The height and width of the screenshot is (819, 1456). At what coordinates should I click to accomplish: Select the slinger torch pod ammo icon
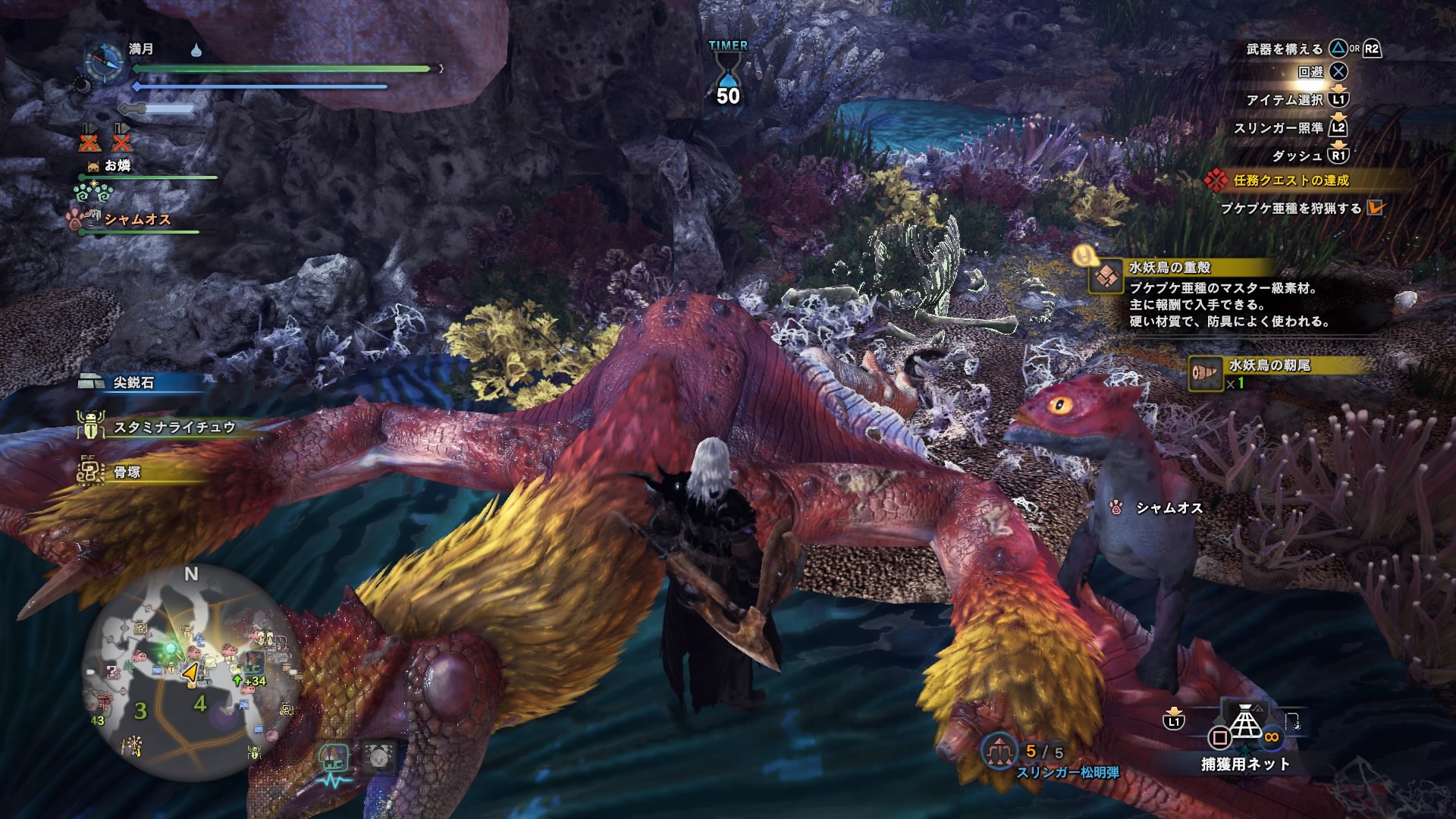(x=999, y=752)
